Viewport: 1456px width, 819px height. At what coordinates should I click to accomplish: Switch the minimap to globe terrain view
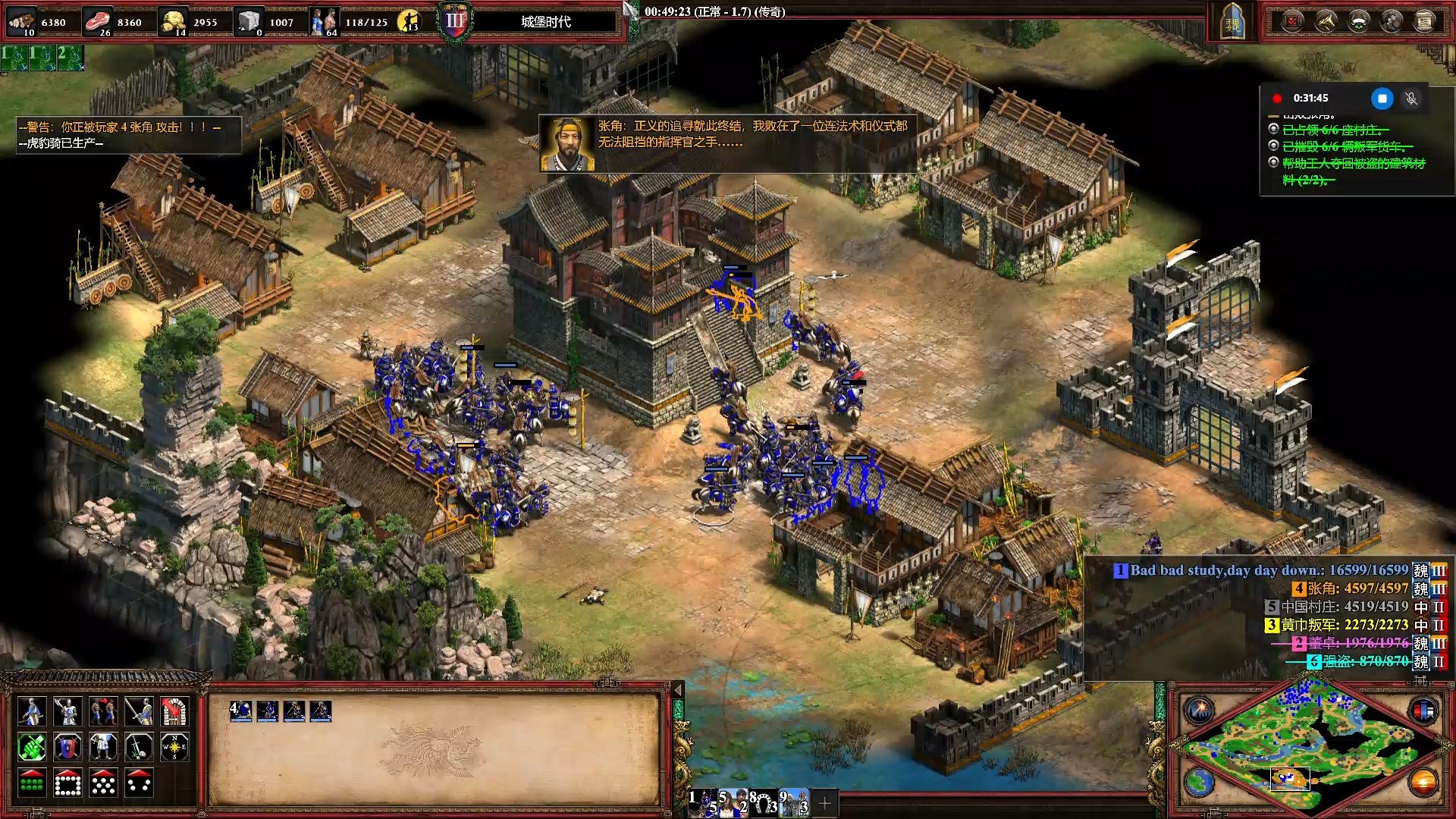point(1200,781)
